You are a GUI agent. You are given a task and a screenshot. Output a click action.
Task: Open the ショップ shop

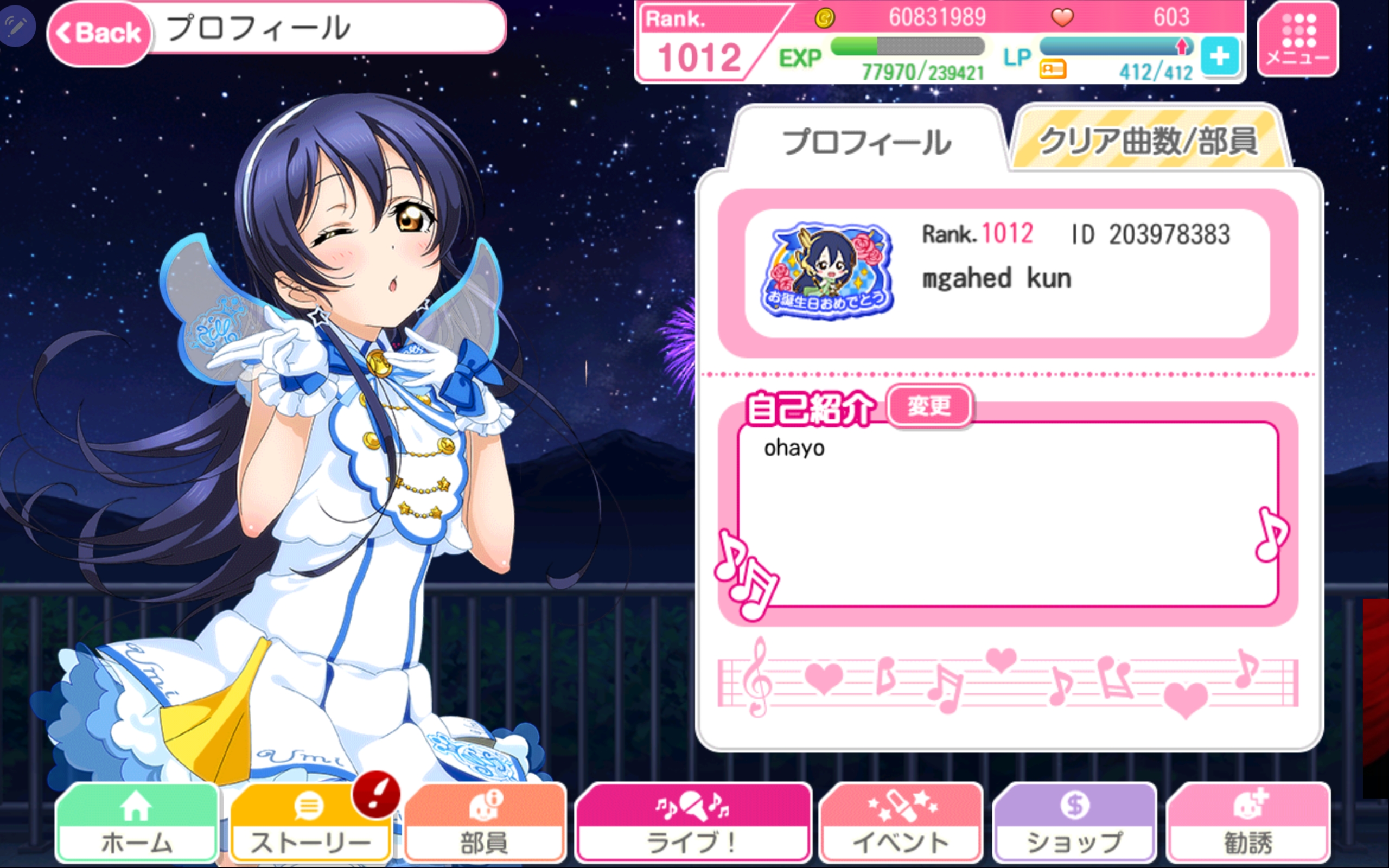coord(1074,823)
